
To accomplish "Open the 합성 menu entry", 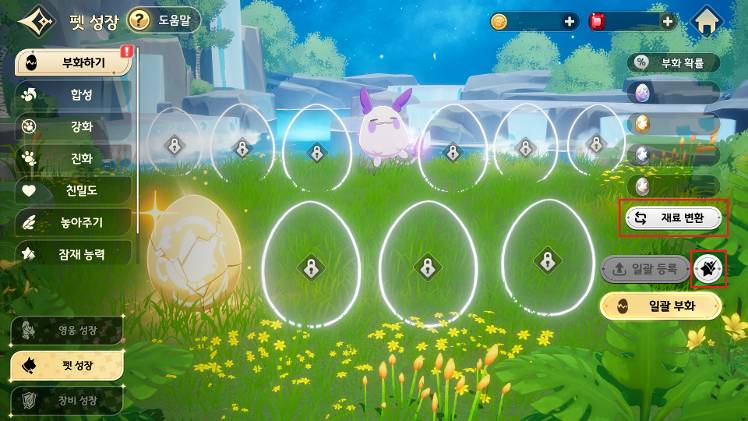I will (x=72, y=96).
